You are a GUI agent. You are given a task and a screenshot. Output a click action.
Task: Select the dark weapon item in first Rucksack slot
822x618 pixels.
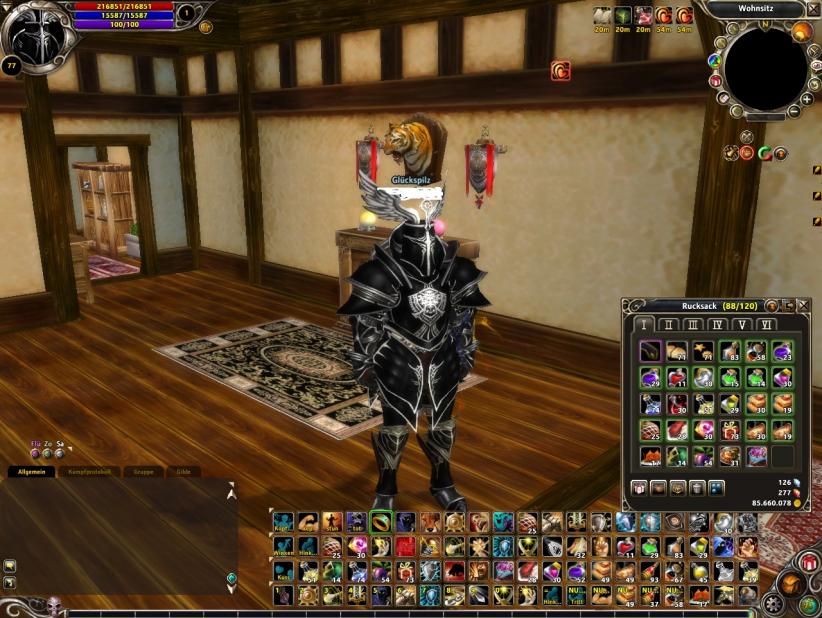click(x=650, y=351)
